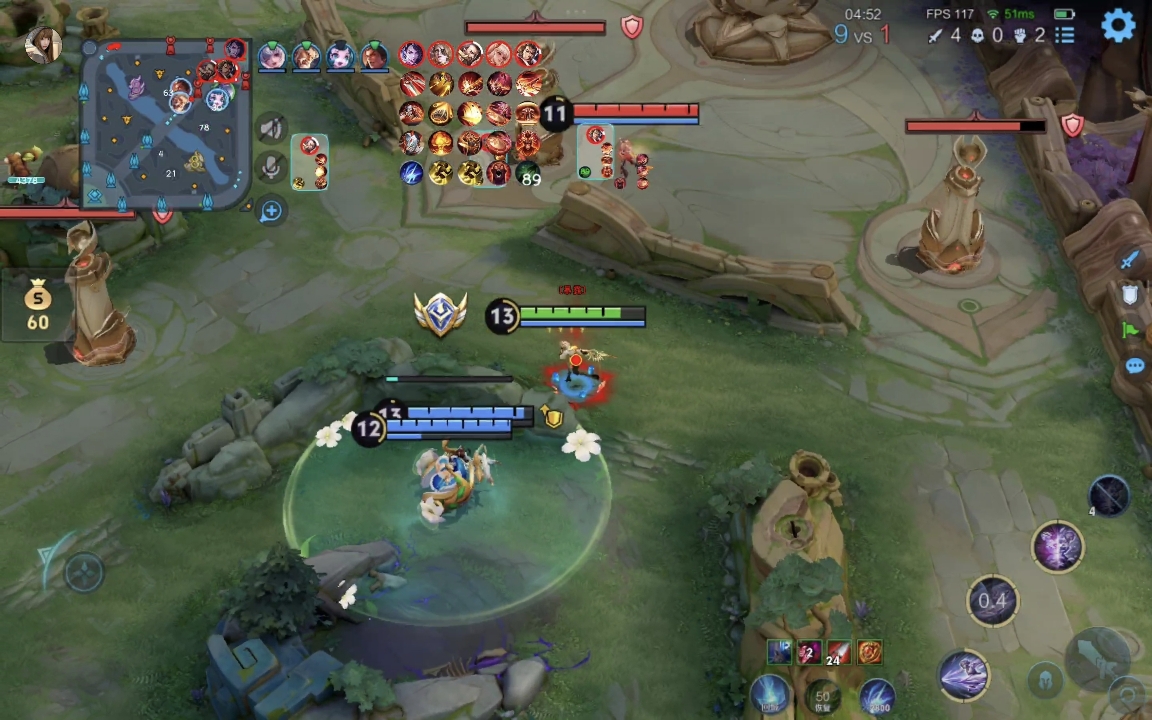Activate the skill on 0.4 cooldown

point(992,600)
